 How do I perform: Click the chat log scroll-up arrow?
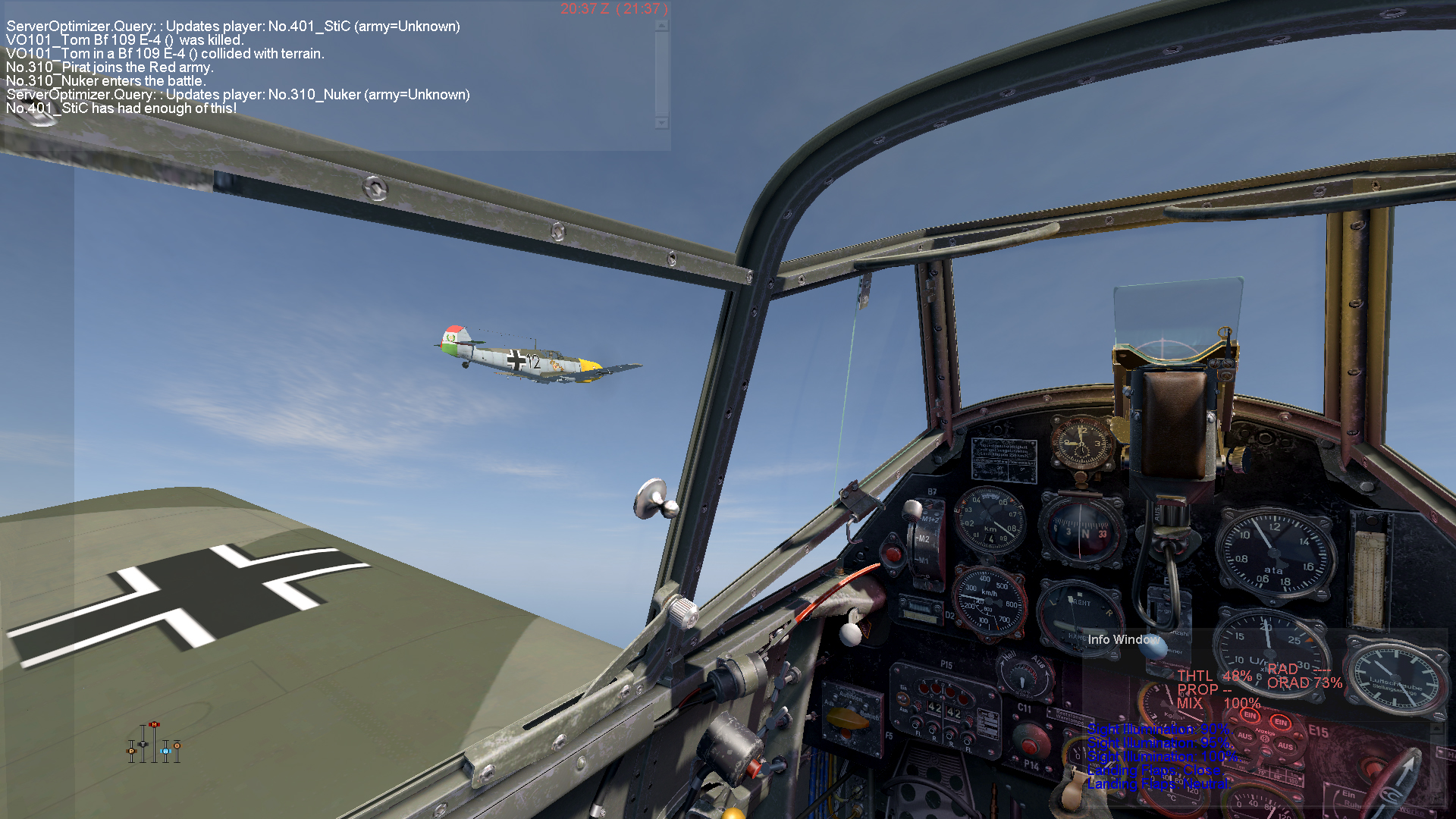click(x=662, y=26)
